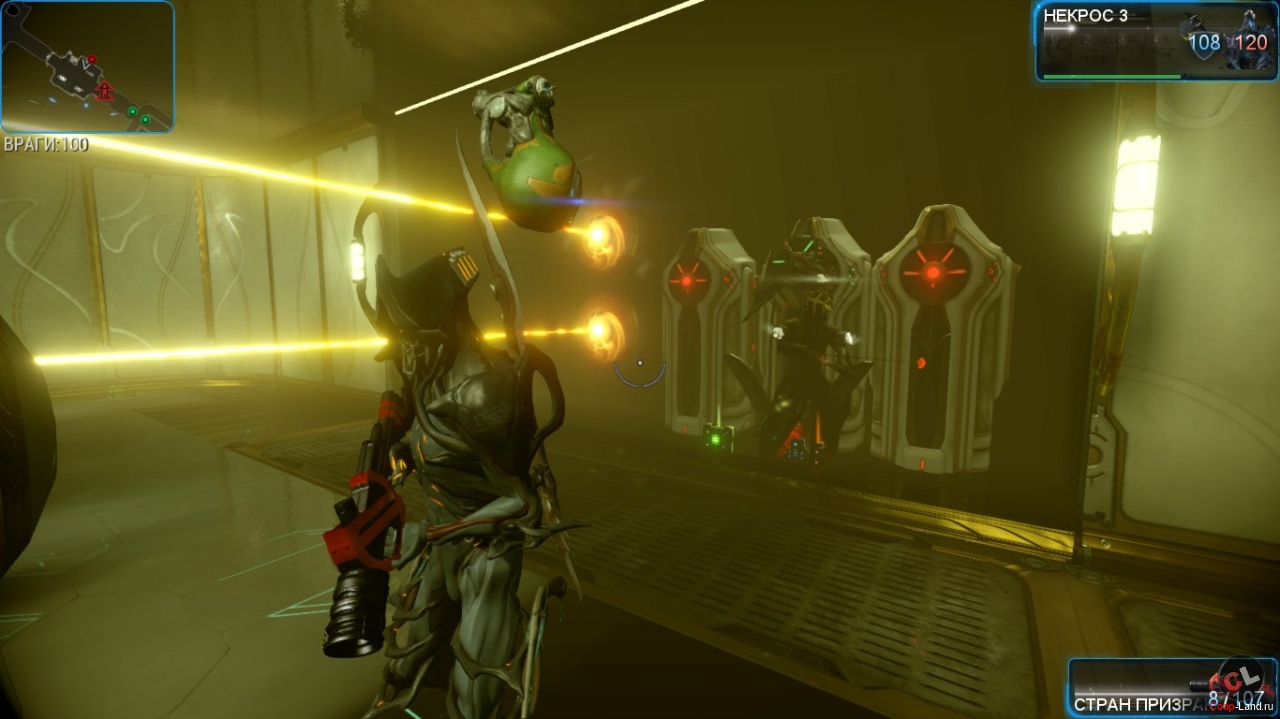Select the red enemy dot on minimap

coord(91,59)
